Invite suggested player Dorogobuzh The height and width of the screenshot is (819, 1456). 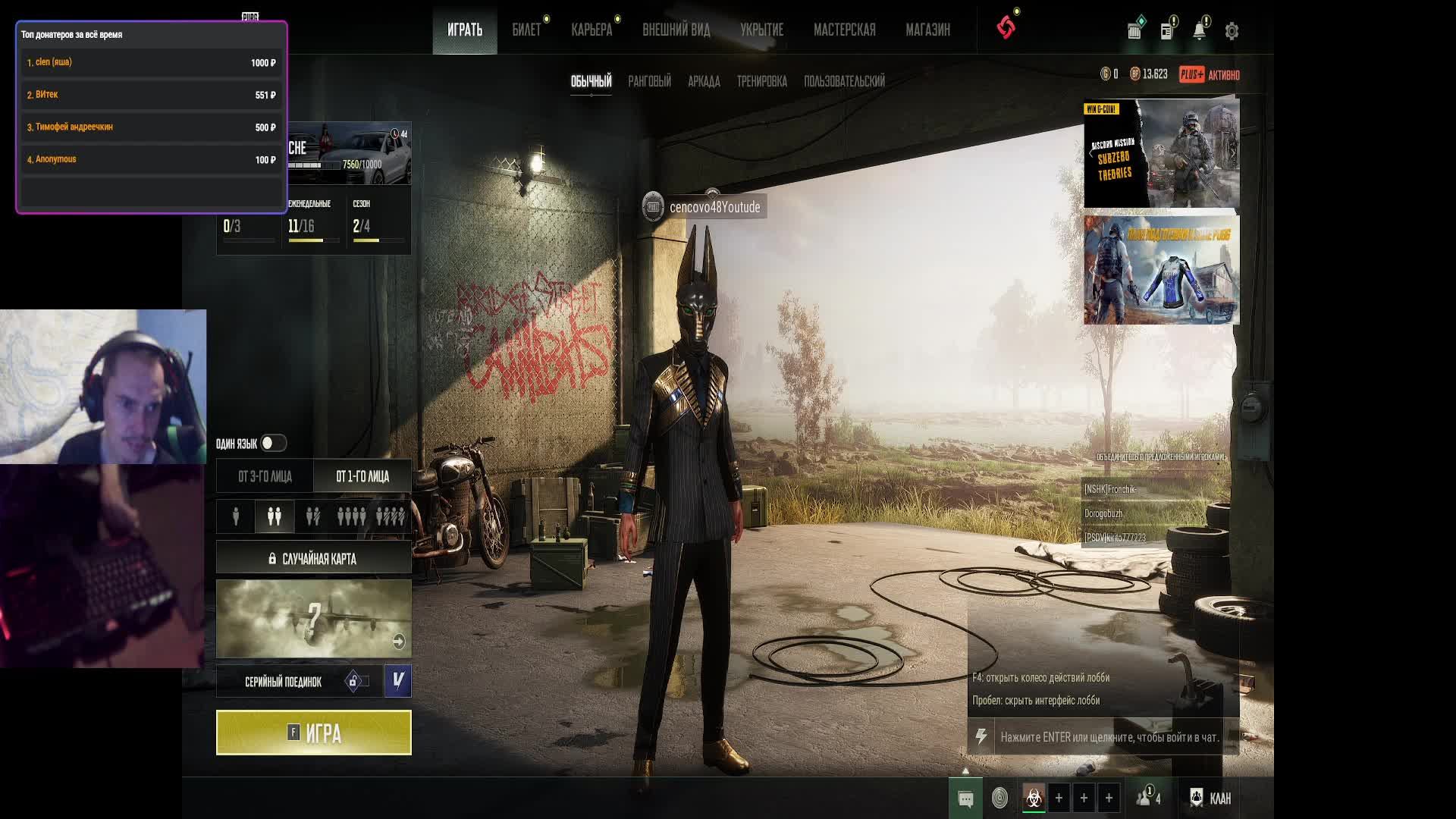[1103, 514]
